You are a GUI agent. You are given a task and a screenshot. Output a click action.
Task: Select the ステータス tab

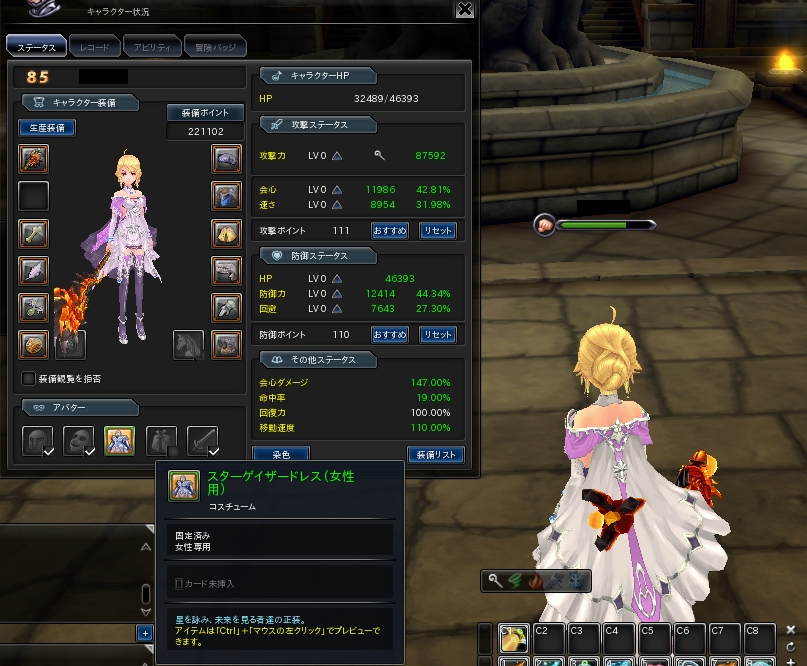pos(37,47)
